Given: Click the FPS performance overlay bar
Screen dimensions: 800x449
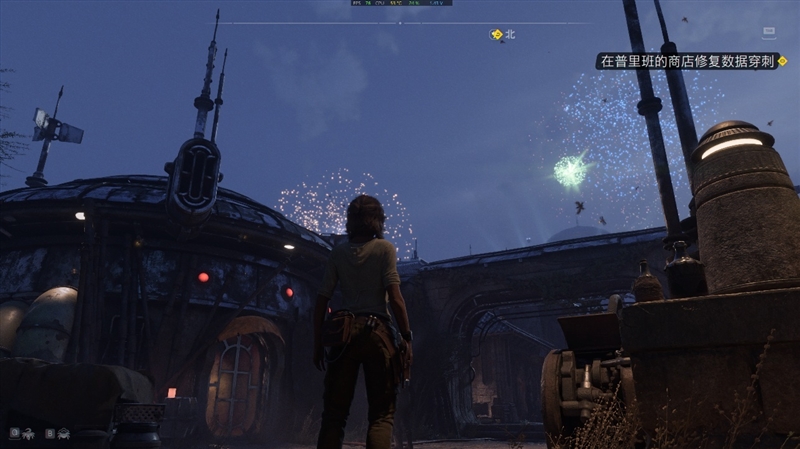Looking at the screenshot, I should tap(399, 3).
